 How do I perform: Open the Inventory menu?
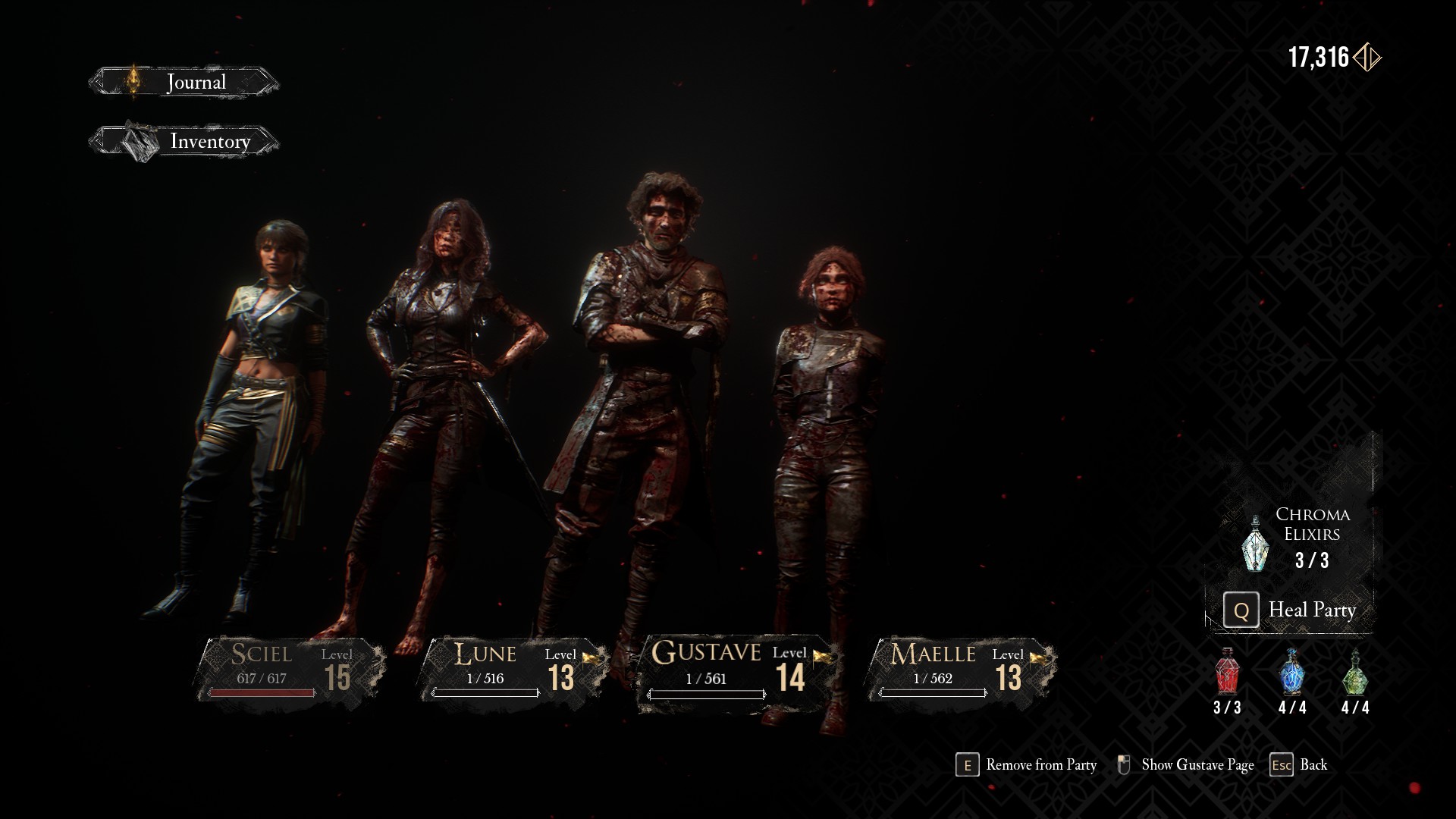pos(184,141)
